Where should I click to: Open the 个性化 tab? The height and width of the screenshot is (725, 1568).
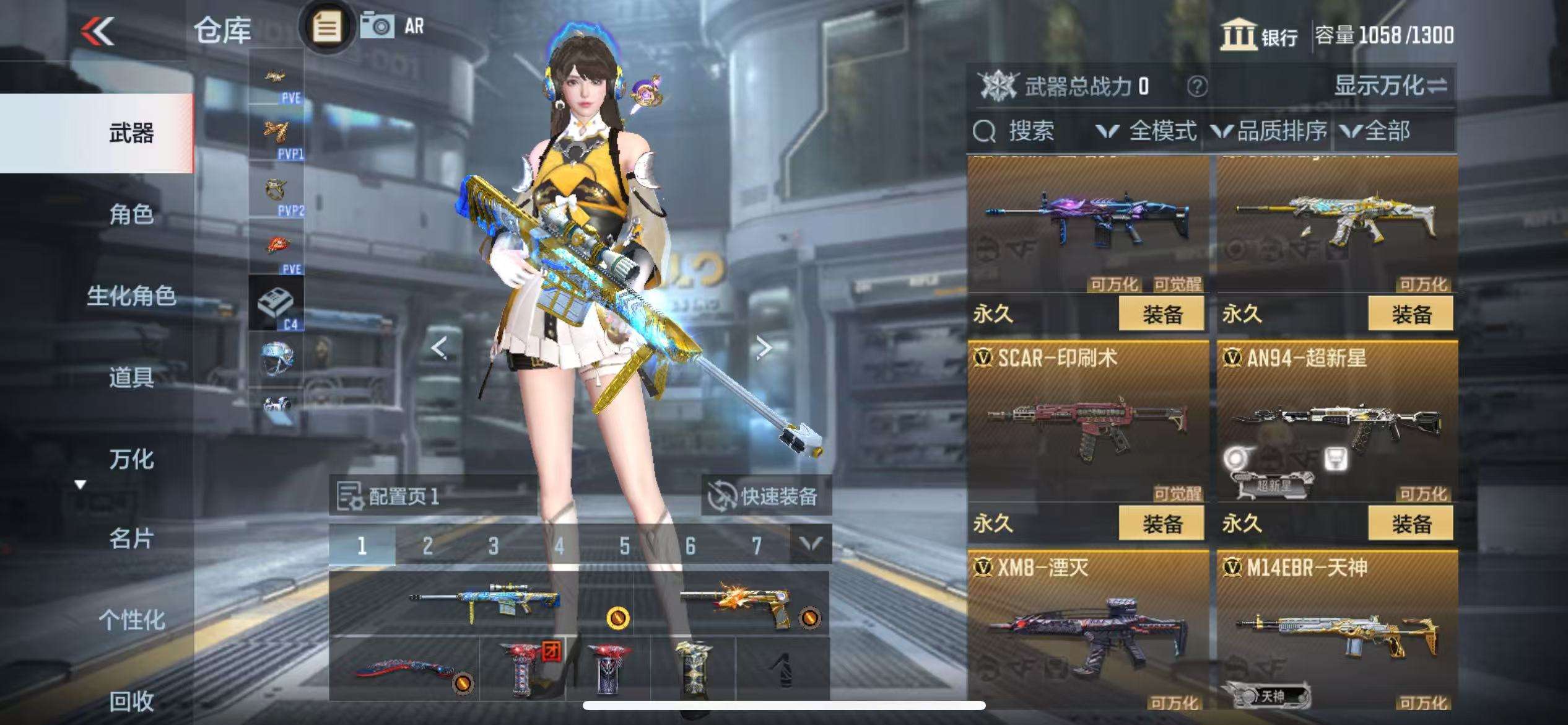(x=131, y=620)
